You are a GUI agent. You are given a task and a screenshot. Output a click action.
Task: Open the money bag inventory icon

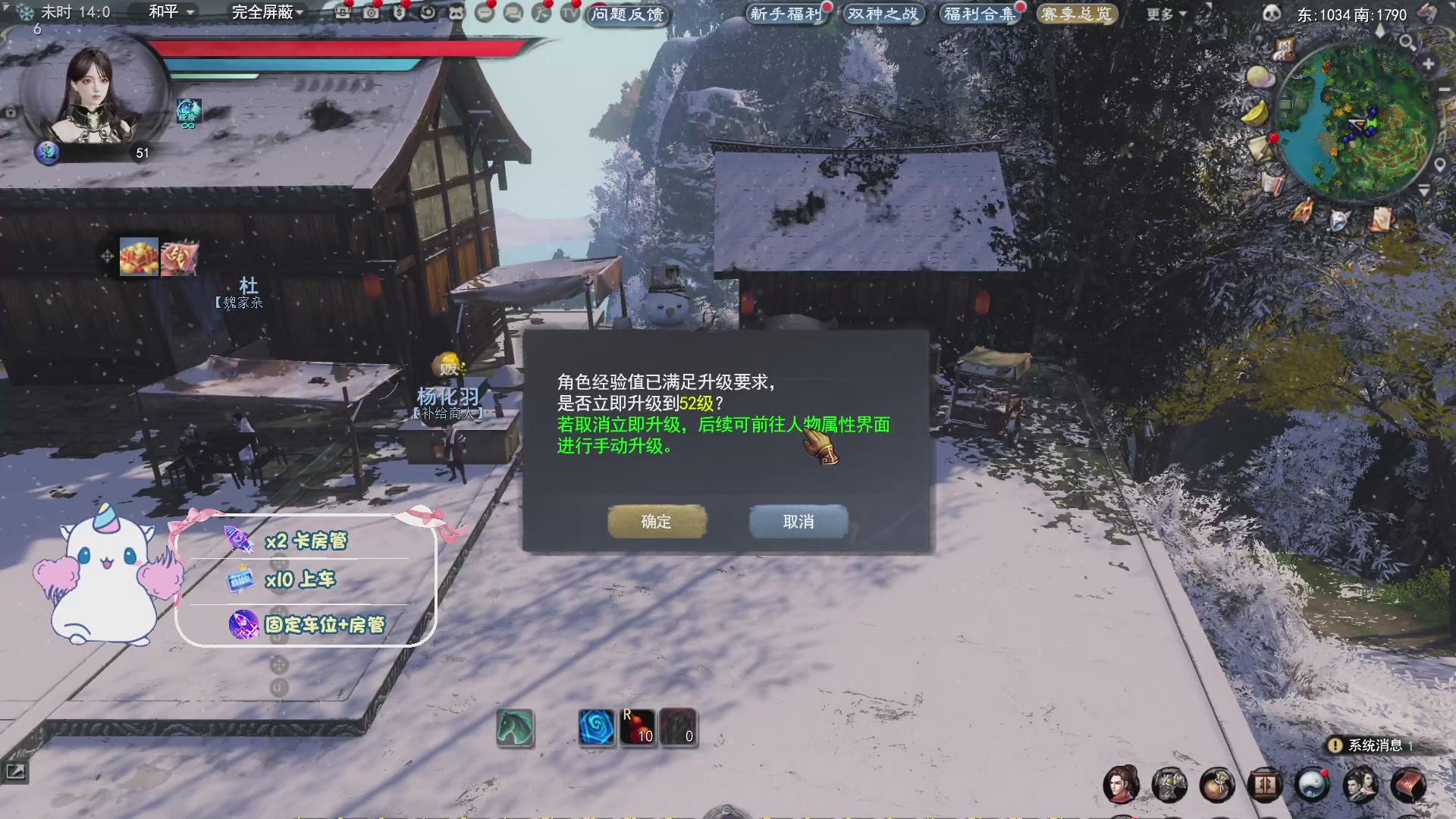pyautogui.click(x=1216, y=786)
